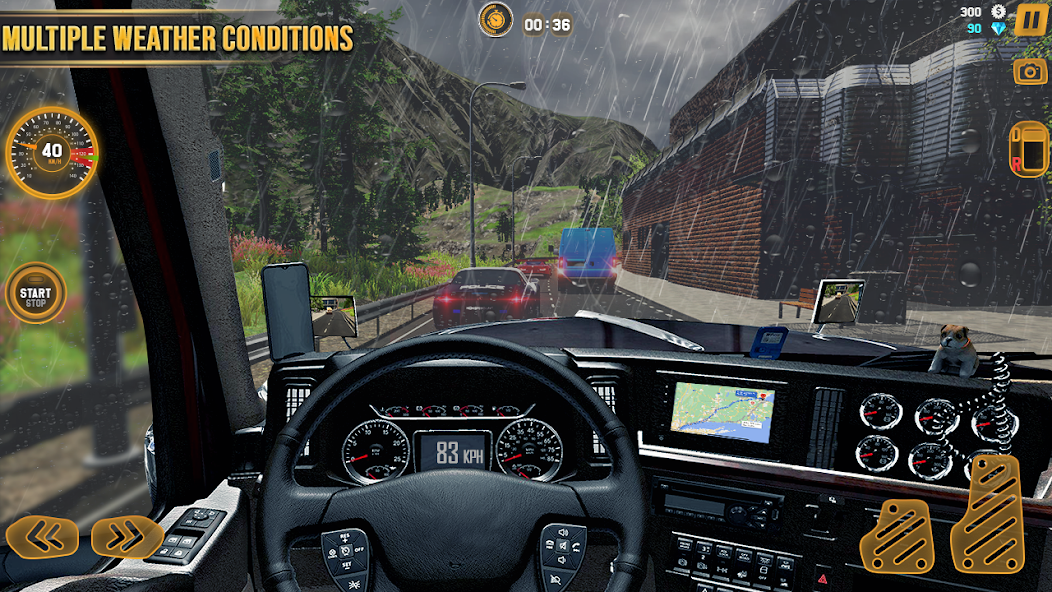
Task: Step on the brake pedal
Action: pos(896,535)
